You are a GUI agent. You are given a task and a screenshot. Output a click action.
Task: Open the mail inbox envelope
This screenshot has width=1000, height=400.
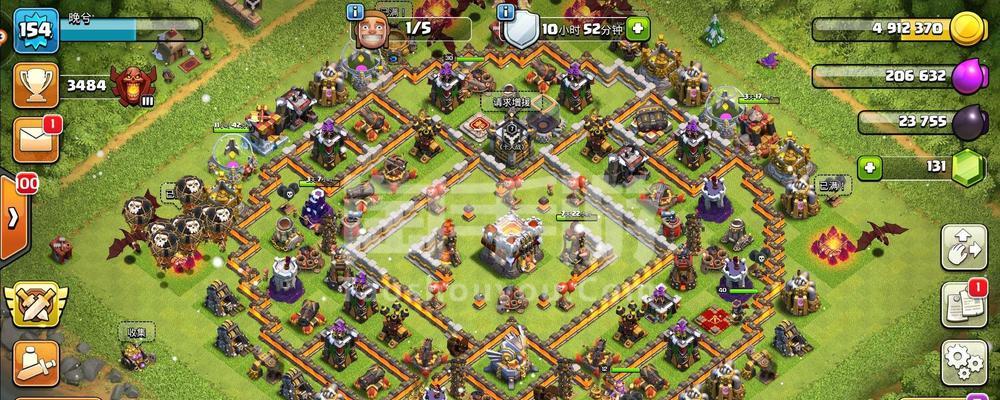(x=34, y=139)
